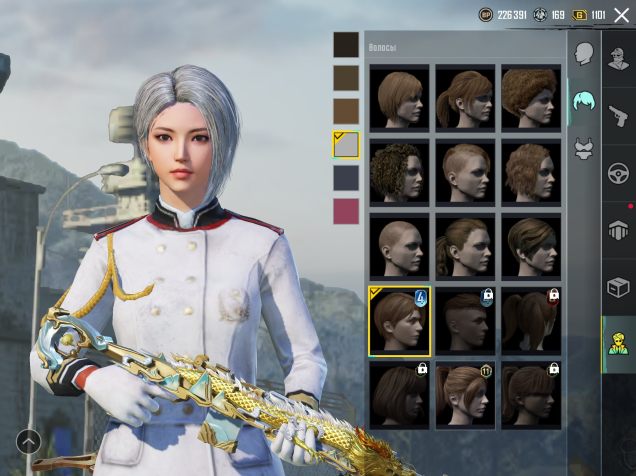This screenshot has width=636, height=476.
Task: Open the underwear category tab
Action: tap(584, 148)
